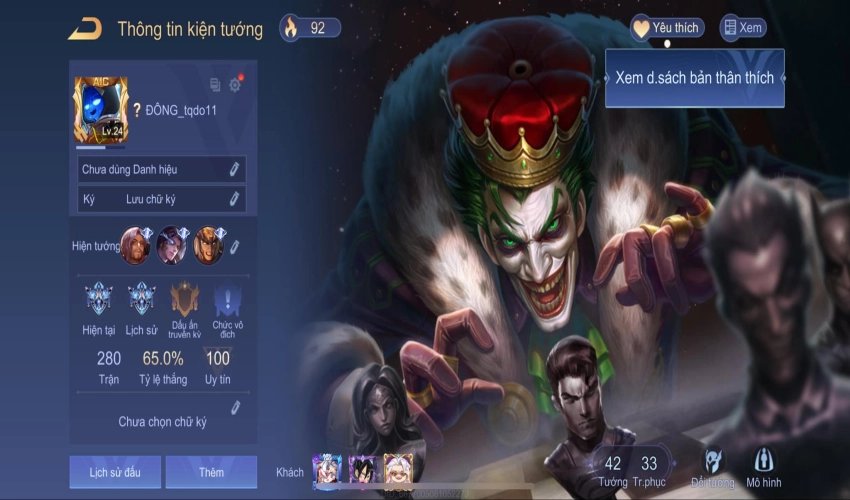View the Lịch sử rank badge

(x=142, y=300)
